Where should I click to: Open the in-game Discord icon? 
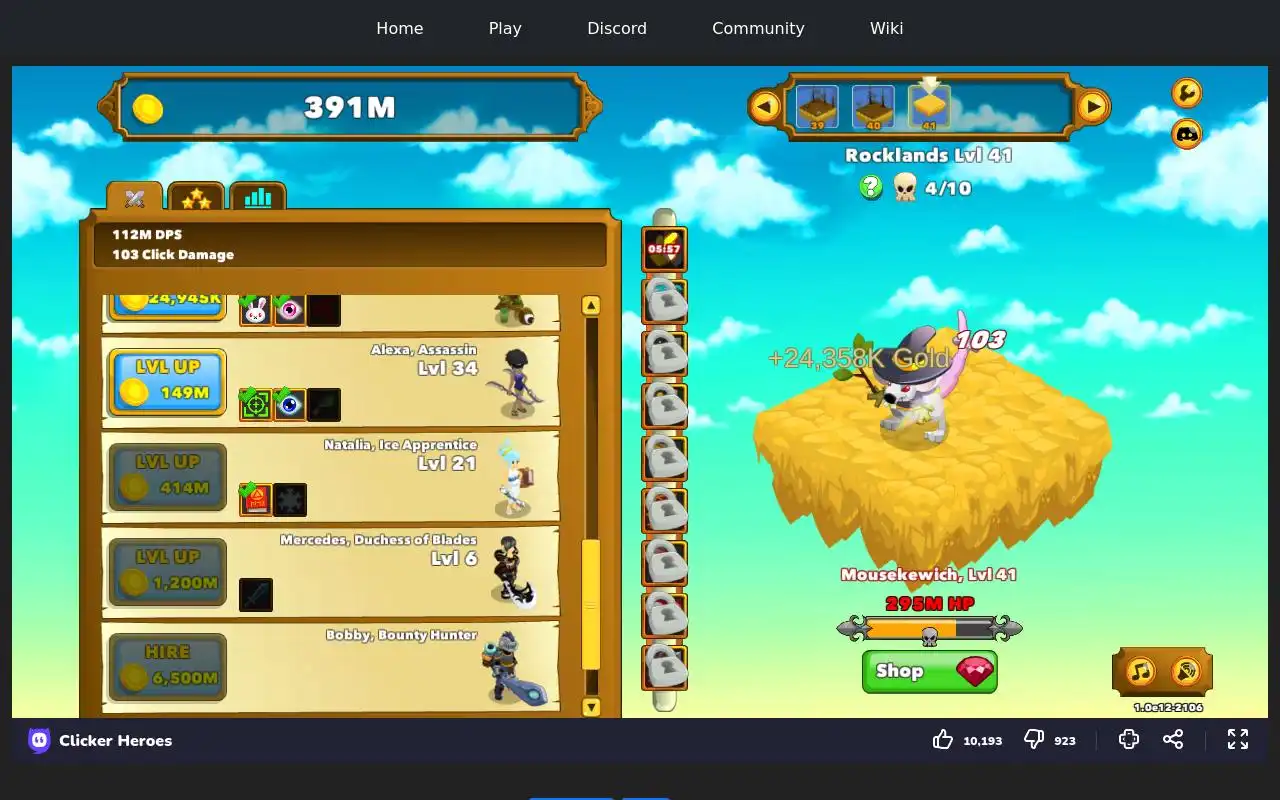point(1186,133)
